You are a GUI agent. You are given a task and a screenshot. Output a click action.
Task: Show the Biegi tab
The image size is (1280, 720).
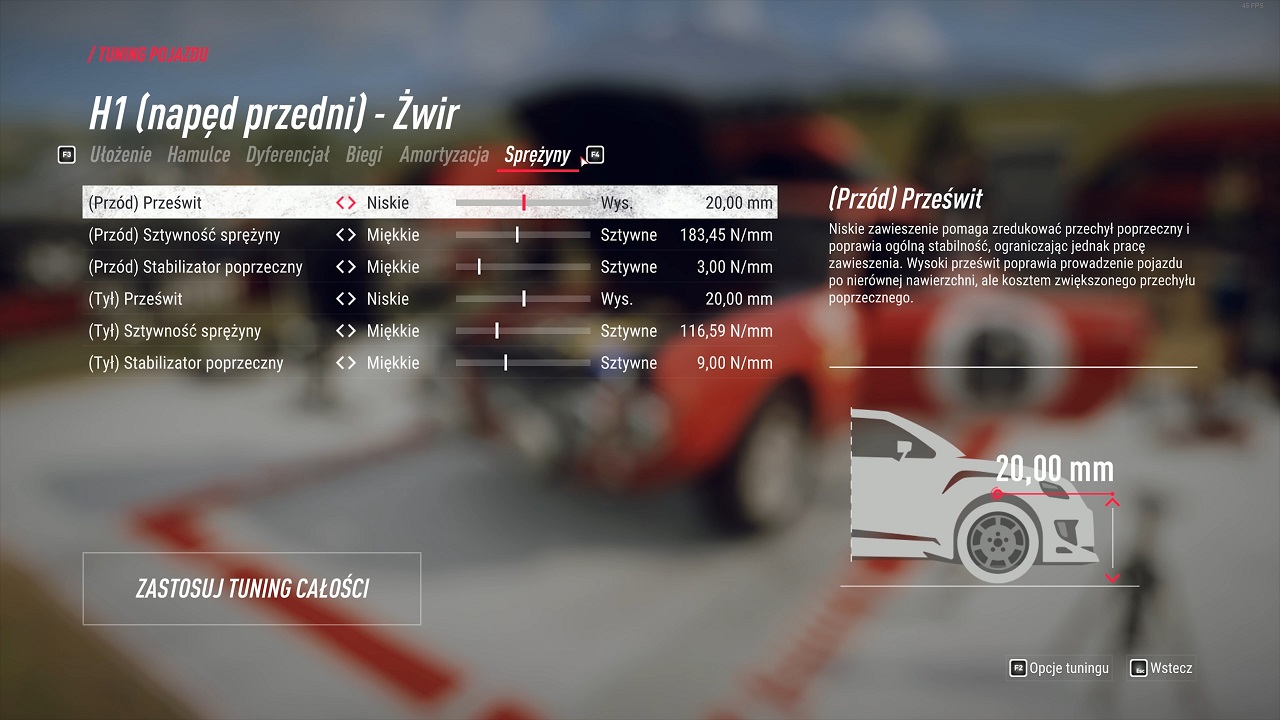[364, 155]
